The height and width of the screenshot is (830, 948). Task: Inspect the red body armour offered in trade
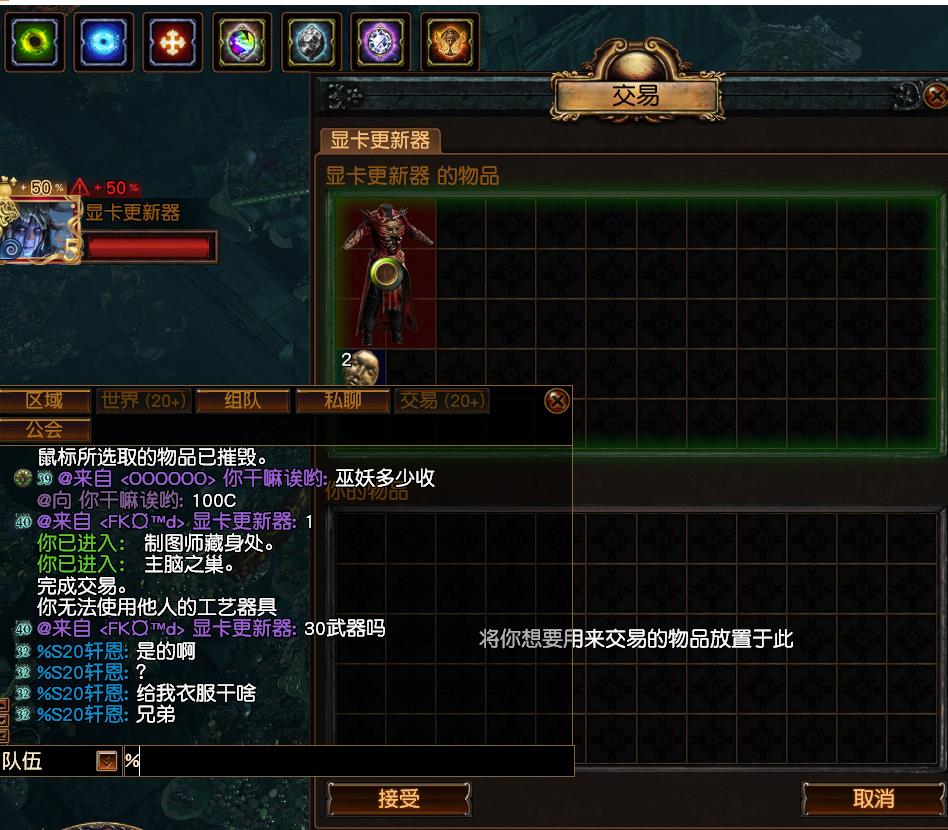pos(386,270)
